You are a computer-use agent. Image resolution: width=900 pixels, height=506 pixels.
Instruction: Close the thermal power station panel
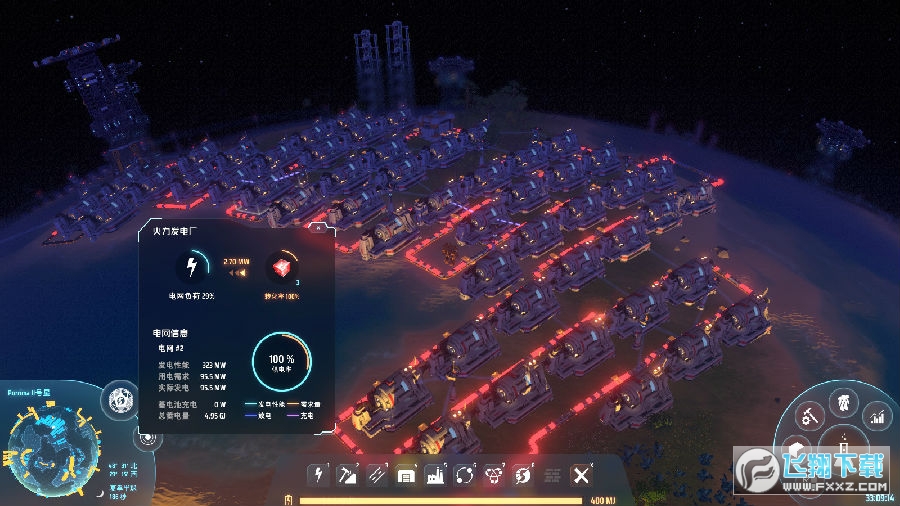point(317,229)
